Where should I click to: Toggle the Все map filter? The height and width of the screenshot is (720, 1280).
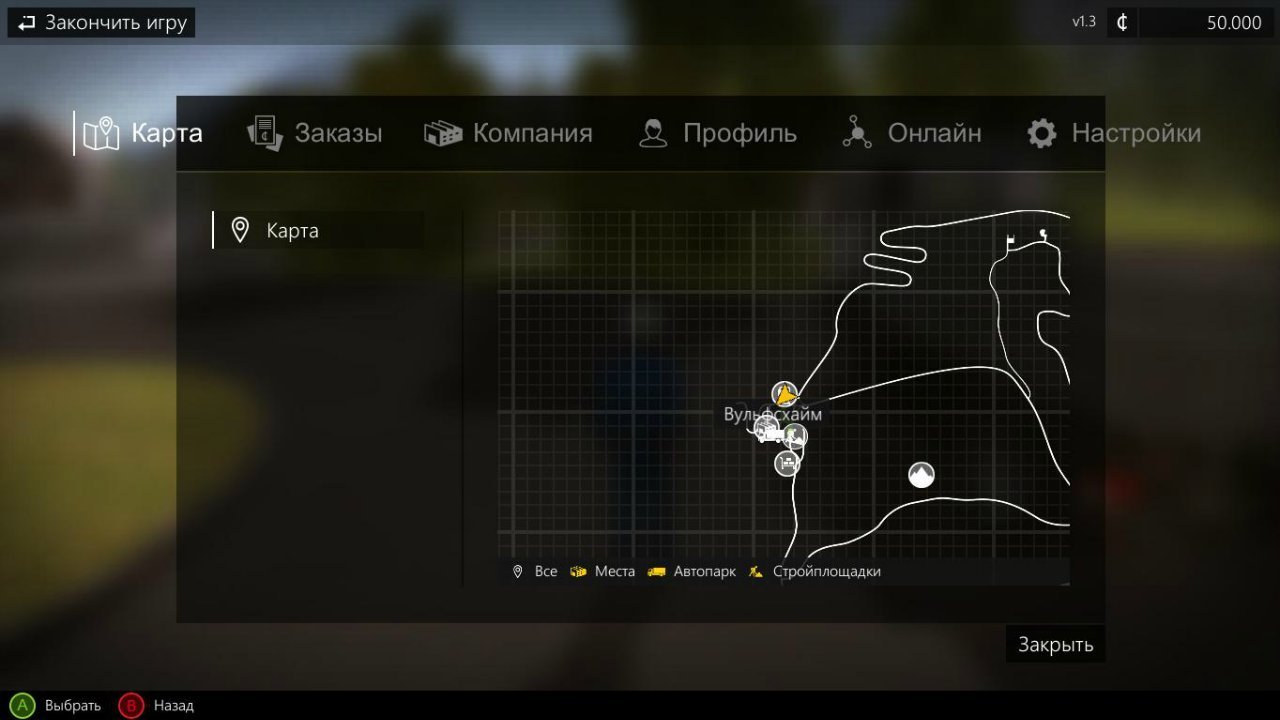[545, 571]
